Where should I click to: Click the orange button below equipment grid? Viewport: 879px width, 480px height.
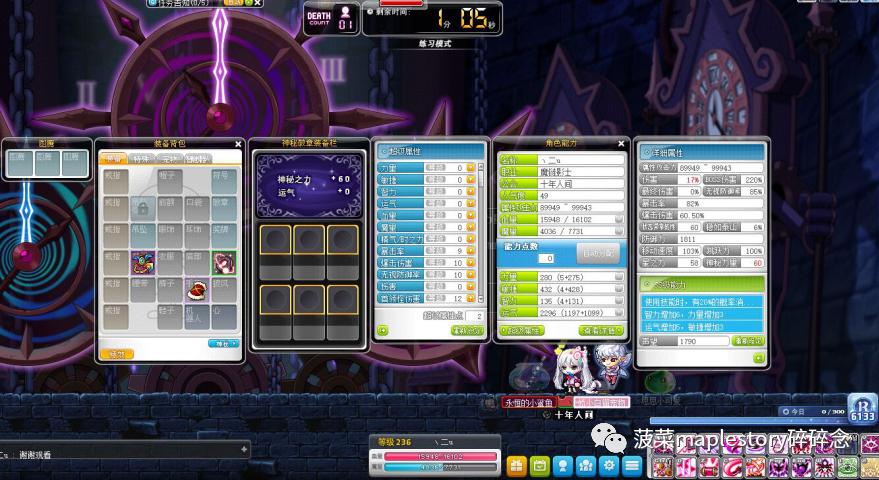point(117,354)
